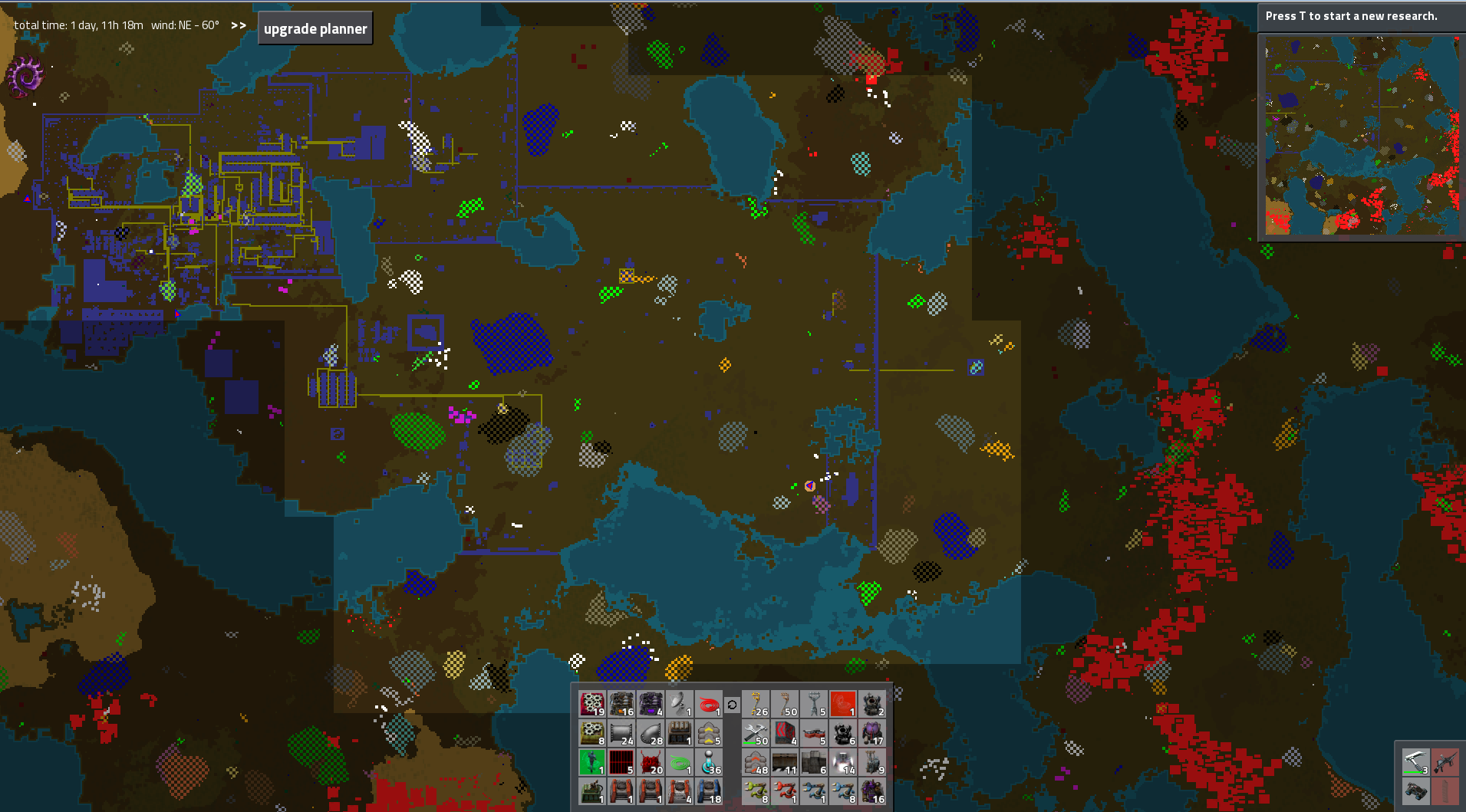This screenshot has width=1466, height=812.
Task: Pick the lamp stack of 36
Action: 709,762
